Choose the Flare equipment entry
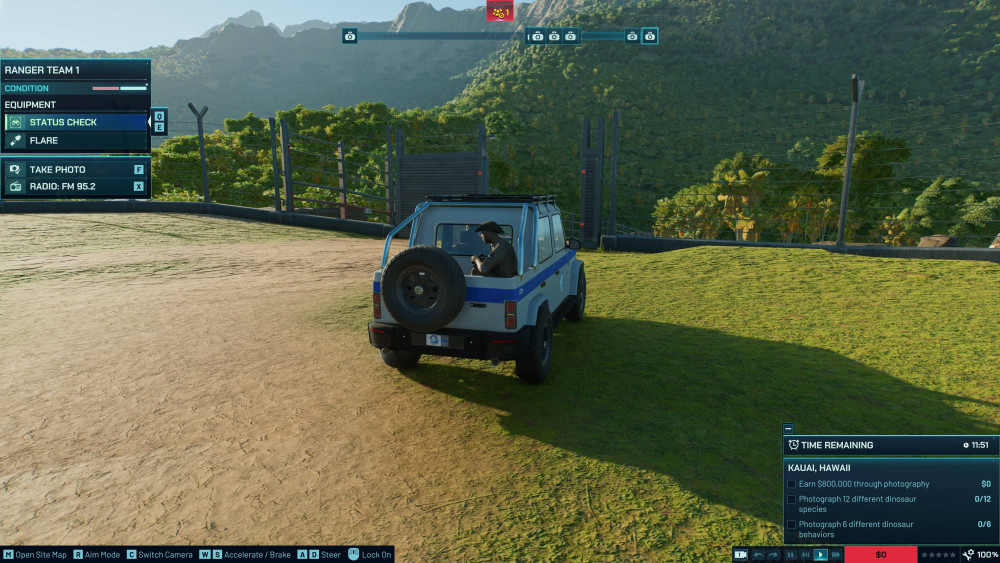The image size is (1000, 563). click(76, 141)
